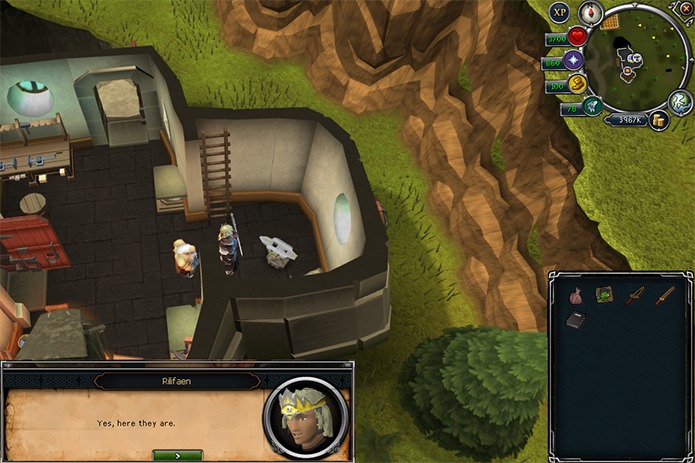Toggle the purple prayer star orb
Screen dimensions: 695x463
575,62
